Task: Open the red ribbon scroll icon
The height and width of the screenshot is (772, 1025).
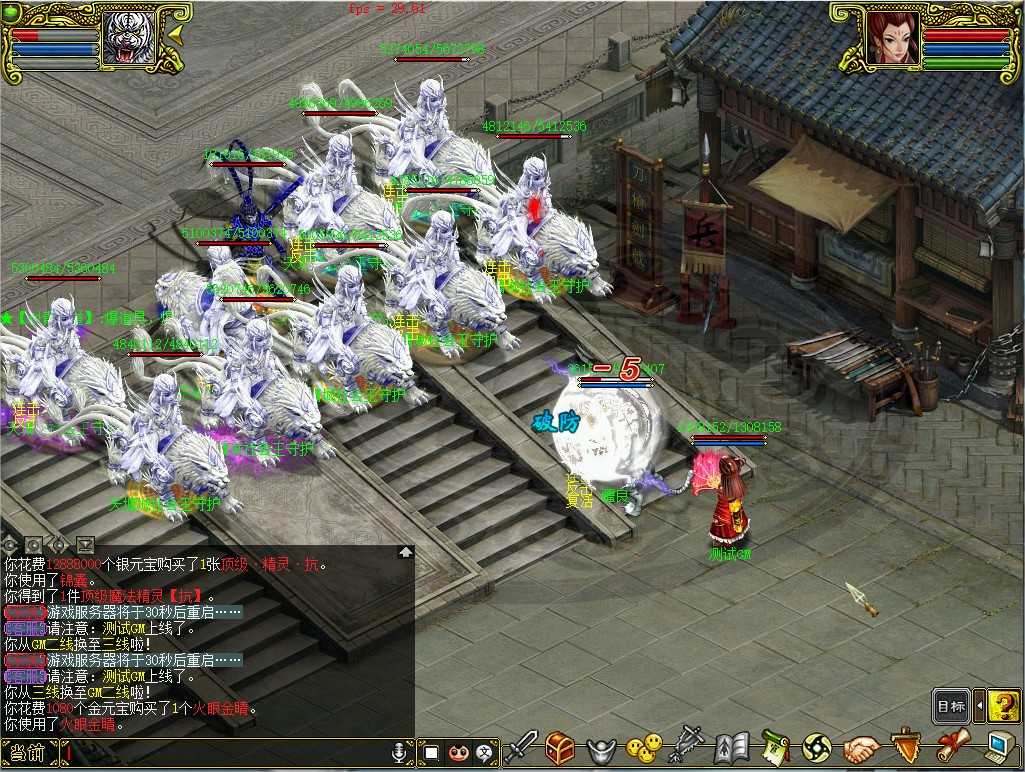Action: 949,747
